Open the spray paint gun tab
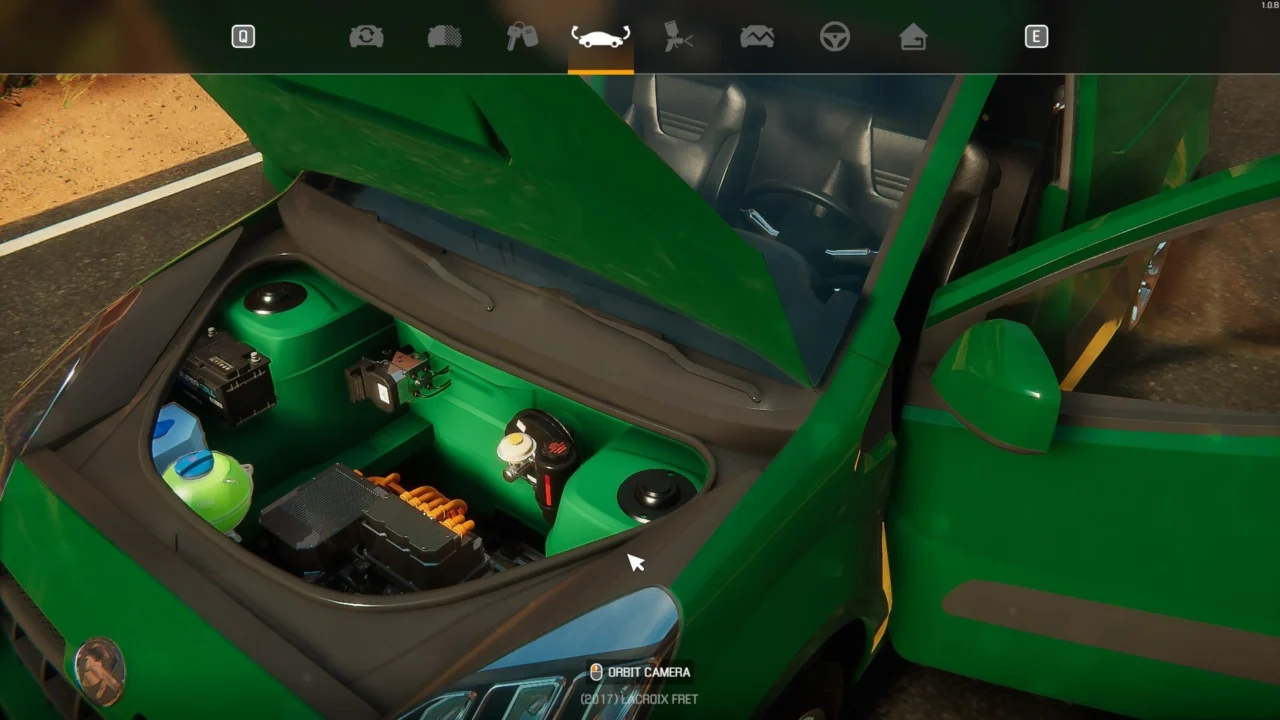This screenshot has height=720, width=1280. tap(679, 37)
